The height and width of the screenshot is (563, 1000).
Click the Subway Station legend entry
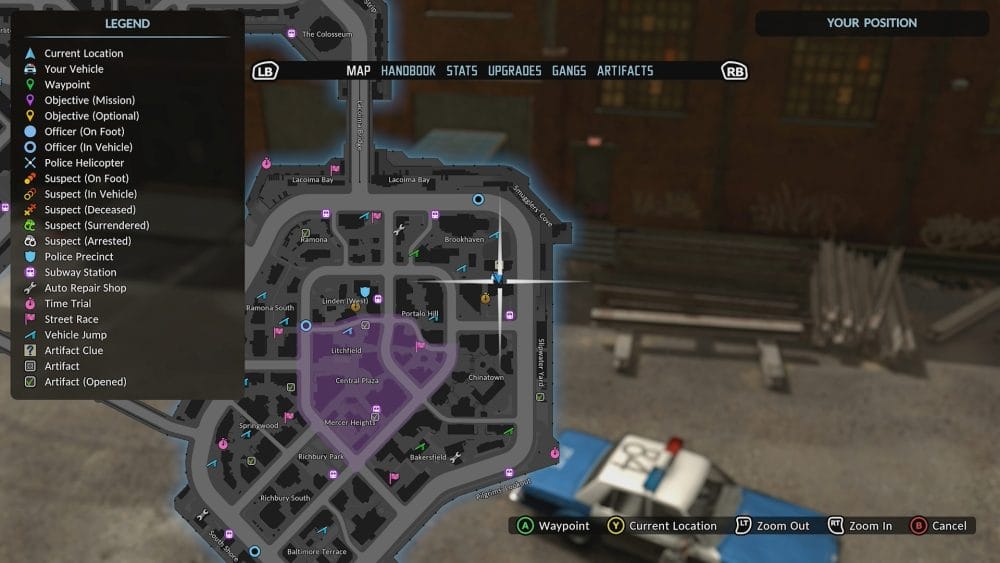[80, 272]
